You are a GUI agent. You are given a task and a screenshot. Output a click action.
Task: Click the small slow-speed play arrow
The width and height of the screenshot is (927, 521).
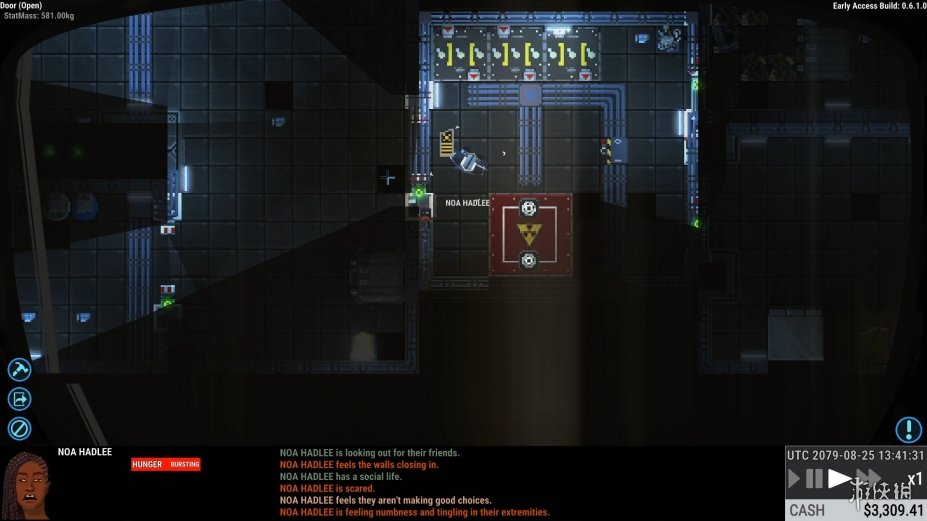click(x=795, y=479)
